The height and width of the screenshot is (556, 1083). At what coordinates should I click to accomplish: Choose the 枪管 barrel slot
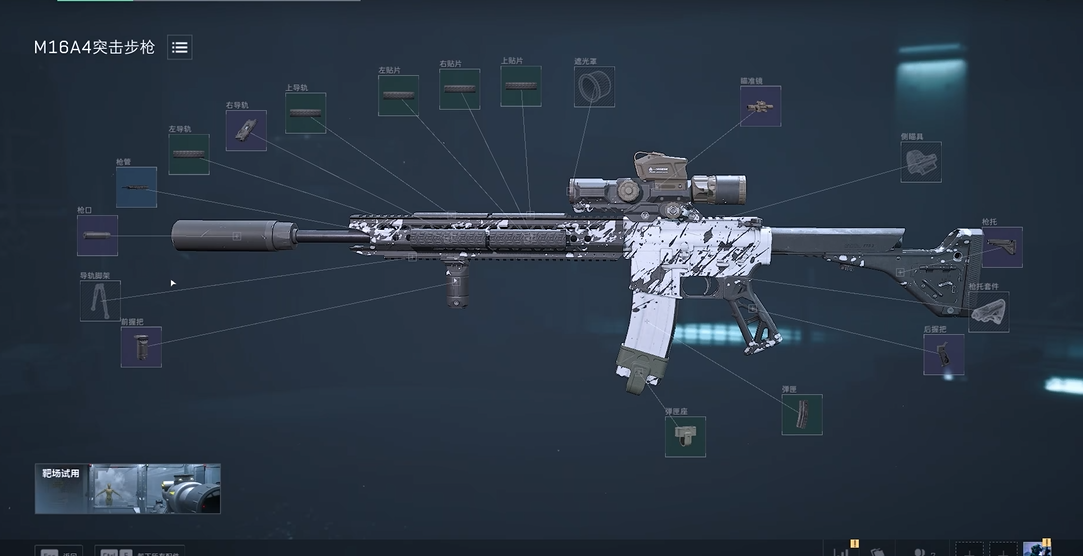136,187
